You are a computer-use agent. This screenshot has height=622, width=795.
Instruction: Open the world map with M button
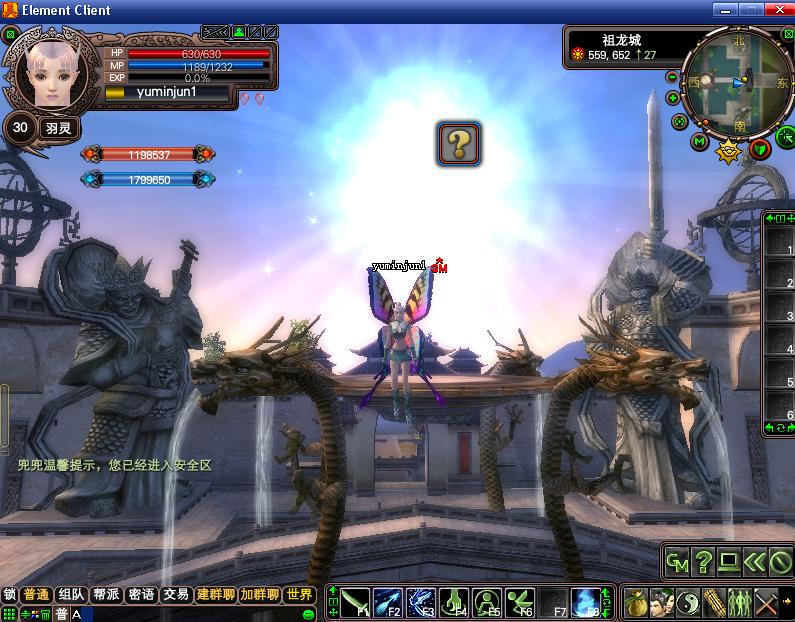point(699,142)
